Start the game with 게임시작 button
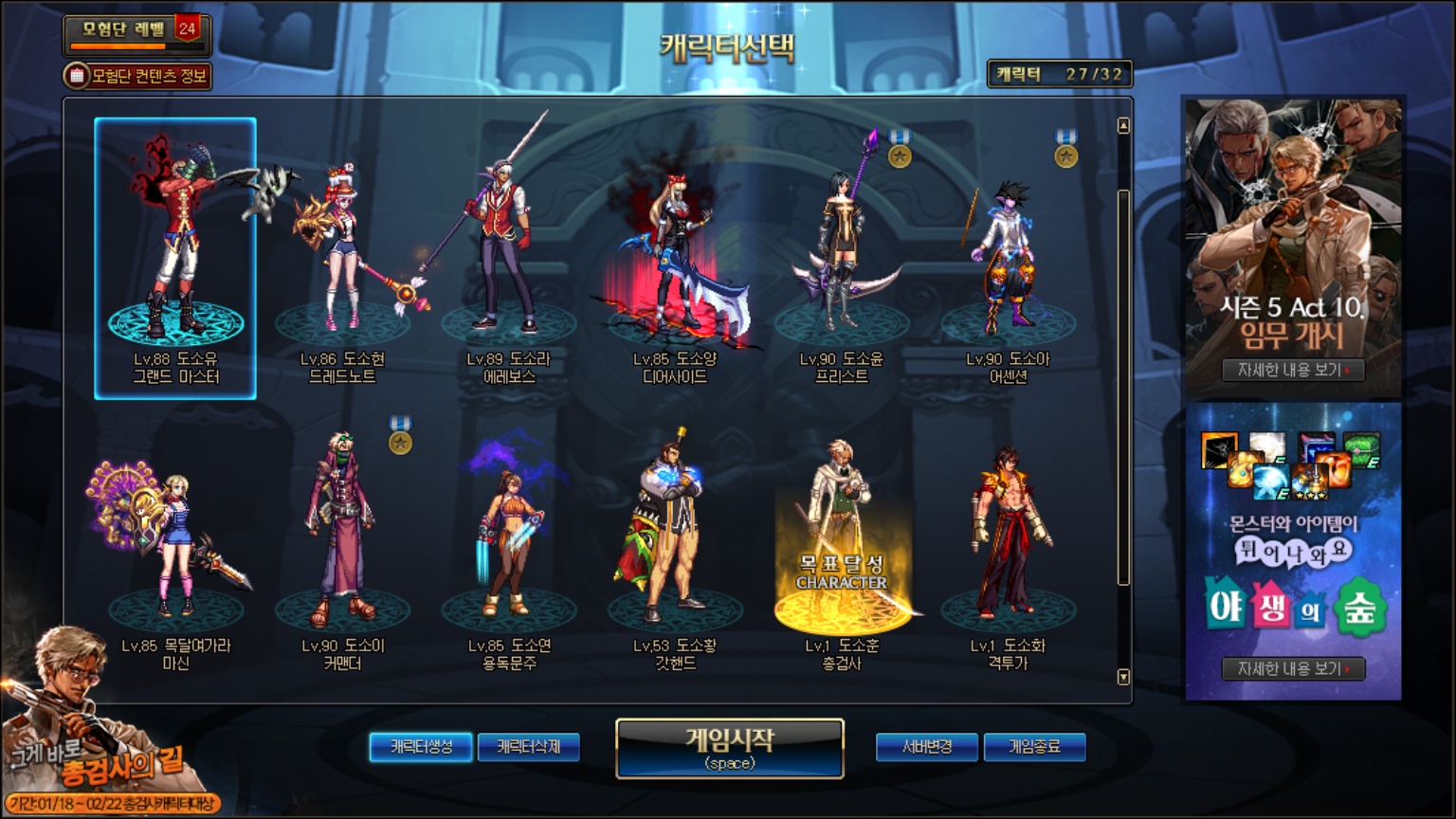Screen dimensions: 1456x819 pyautogui.click(x=729, y=748)
